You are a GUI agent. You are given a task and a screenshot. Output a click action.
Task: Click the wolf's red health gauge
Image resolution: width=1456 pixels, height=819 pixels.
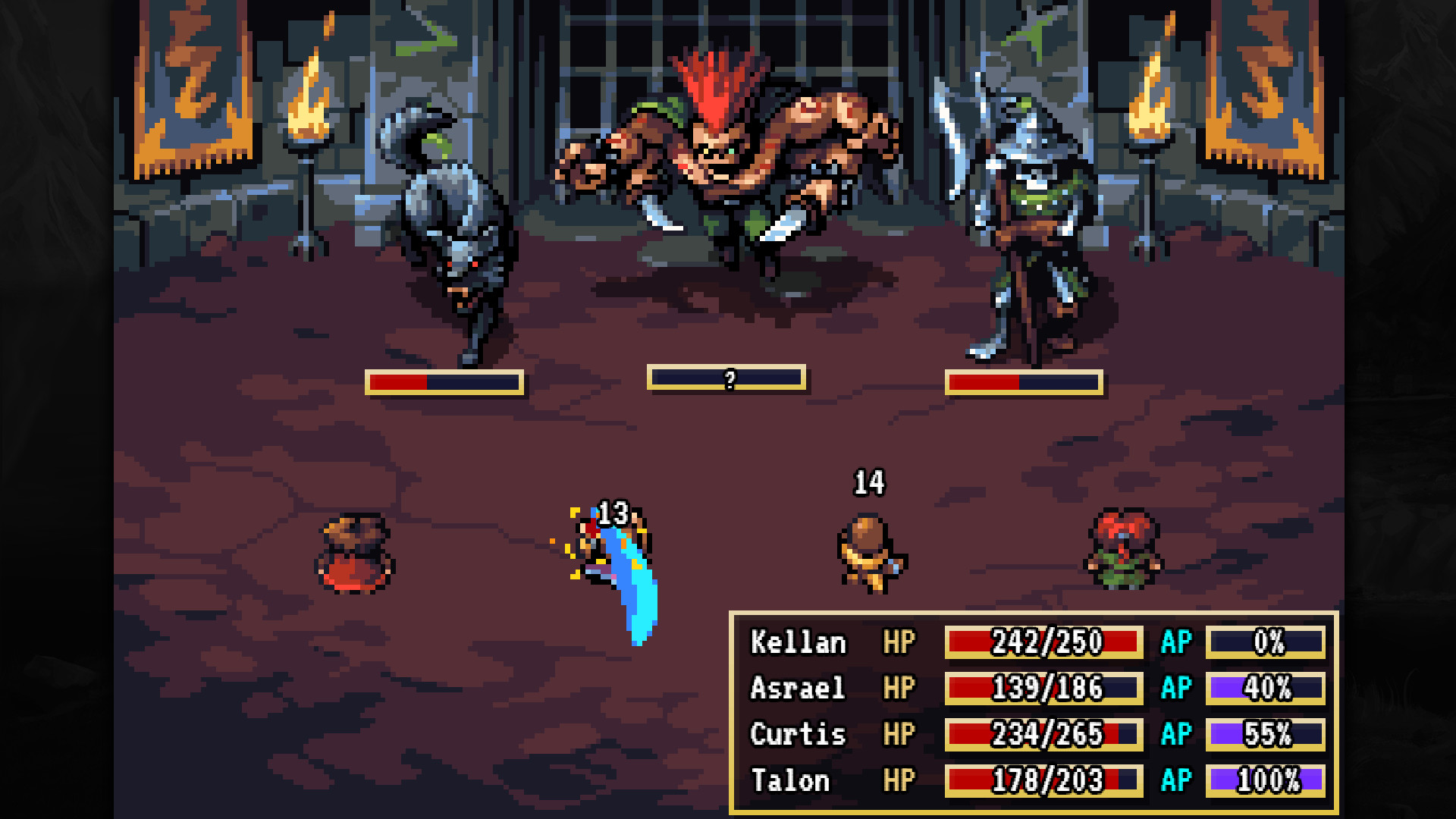point(444,381)
